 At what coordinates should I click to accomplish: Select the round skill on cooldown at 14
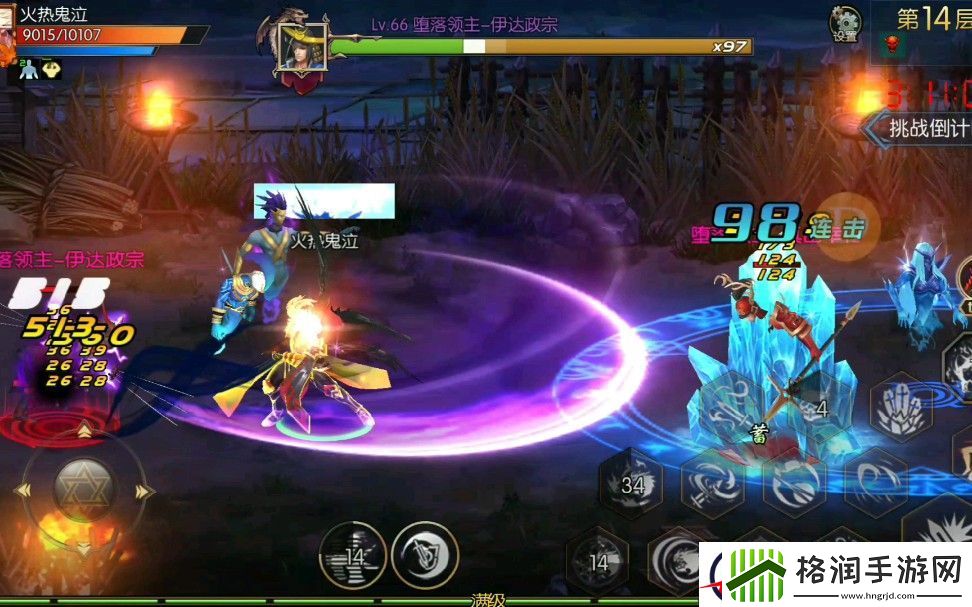click(353, 555)
